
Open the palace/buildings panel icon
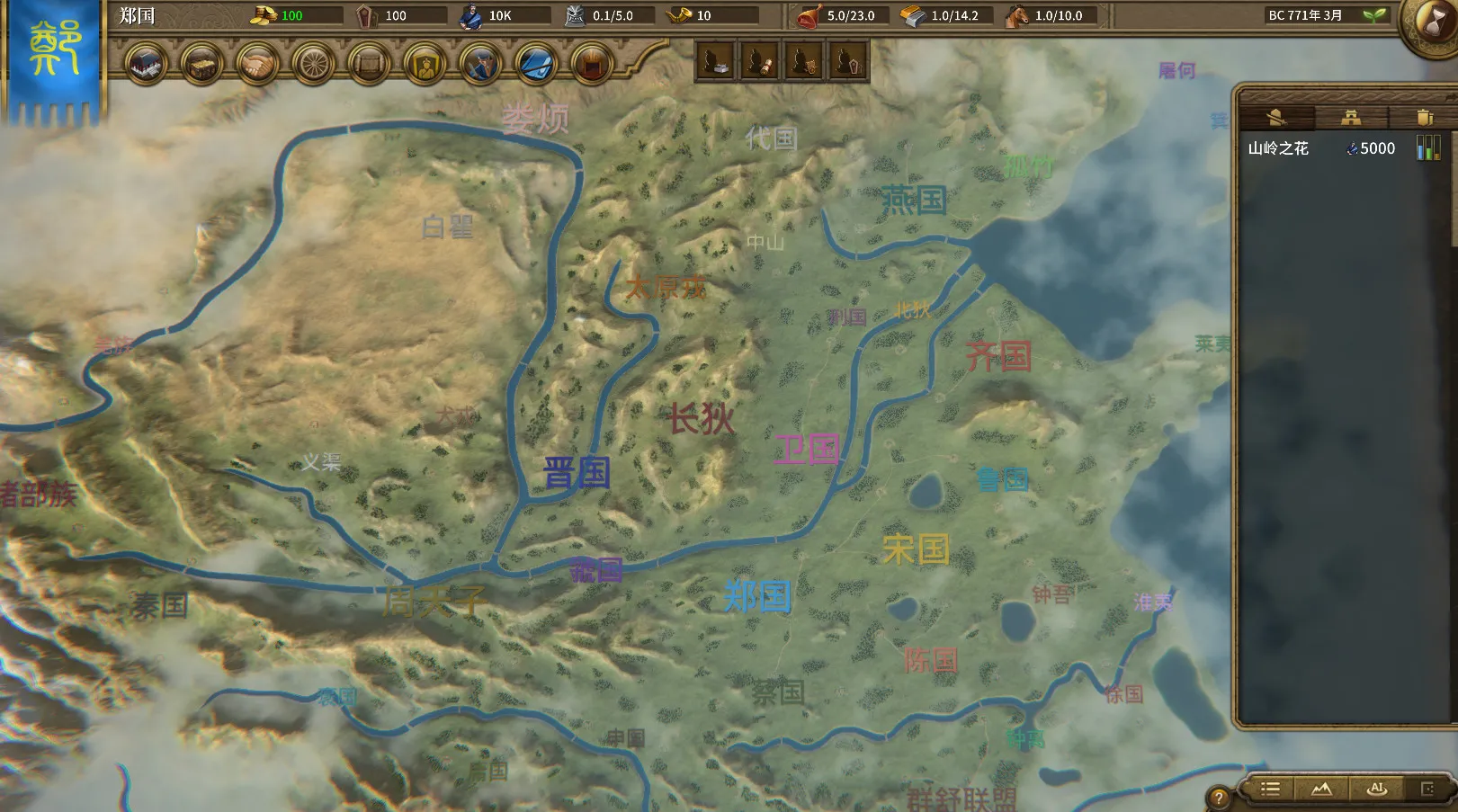(146, 65)
